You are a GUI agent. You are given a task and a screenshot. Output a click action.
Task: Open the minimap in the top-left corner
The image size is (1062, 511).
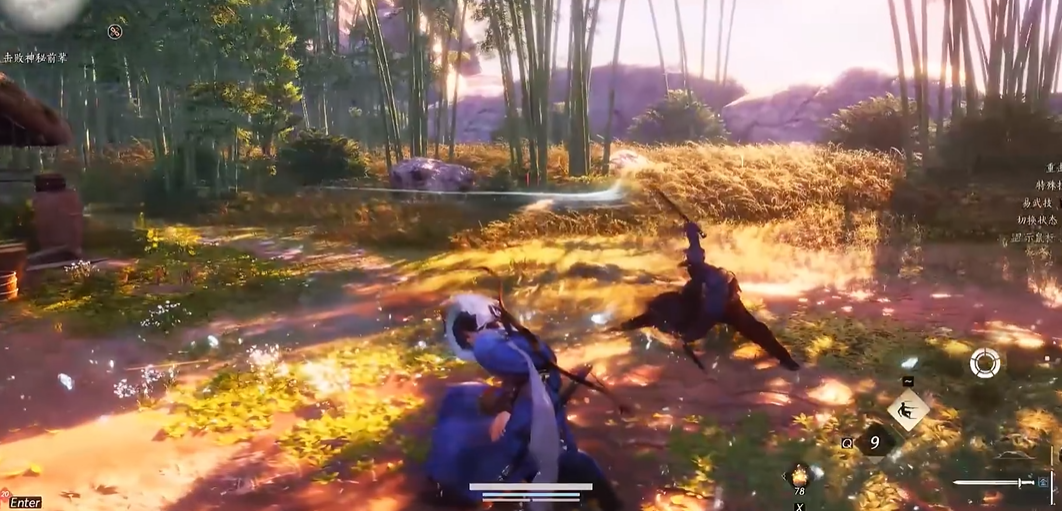40,12
